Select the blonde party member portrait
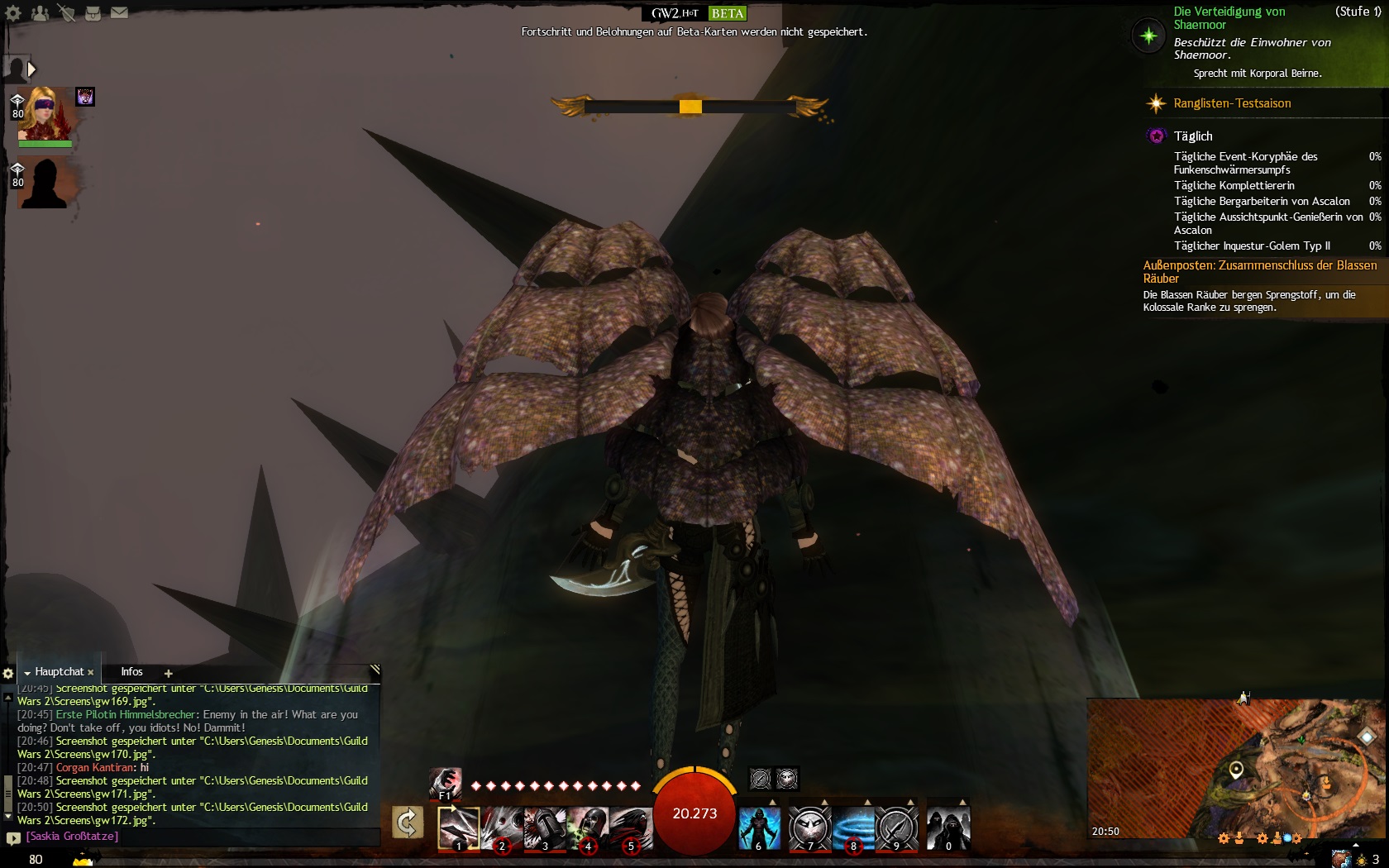The height and width of the screenshot is (868, 1389). (45, 114)
